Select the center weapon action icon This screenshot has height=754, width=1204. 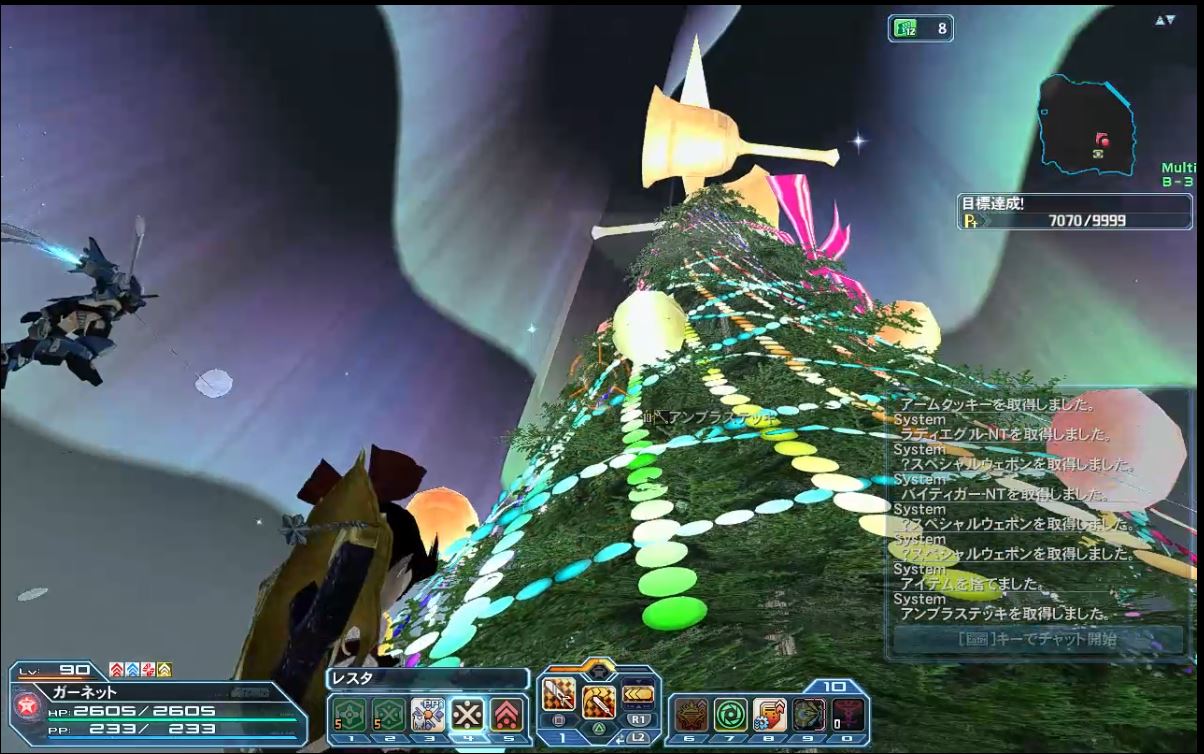click(599, 702)
